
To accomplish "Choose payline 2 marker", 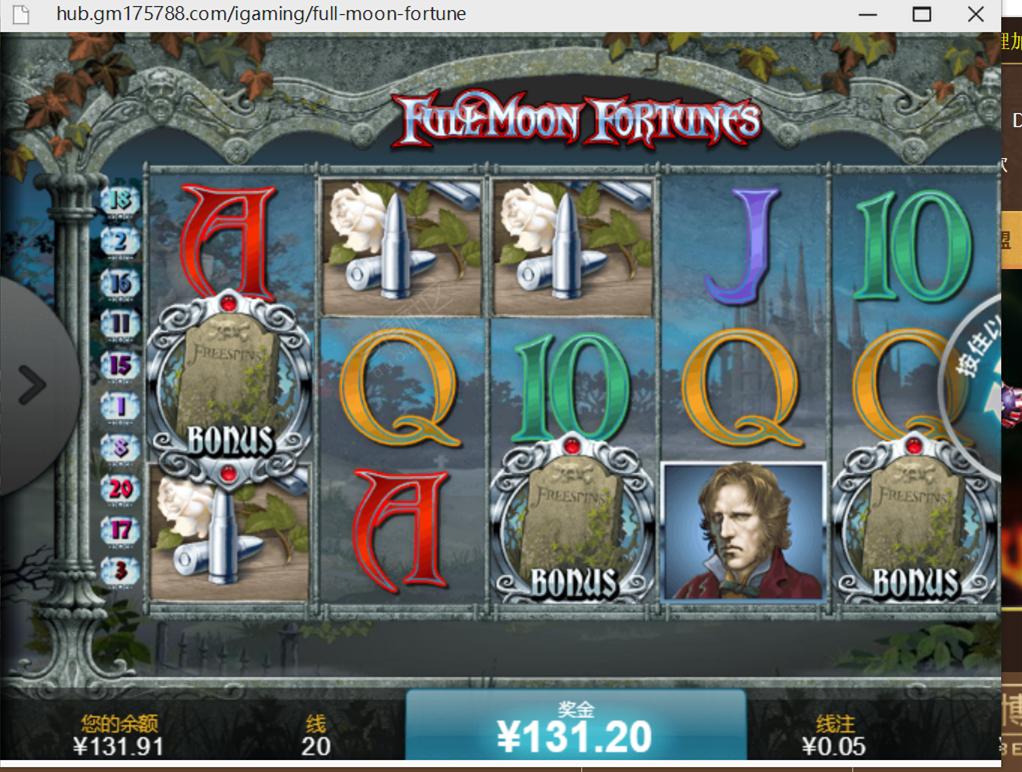I will coord(120,241).
